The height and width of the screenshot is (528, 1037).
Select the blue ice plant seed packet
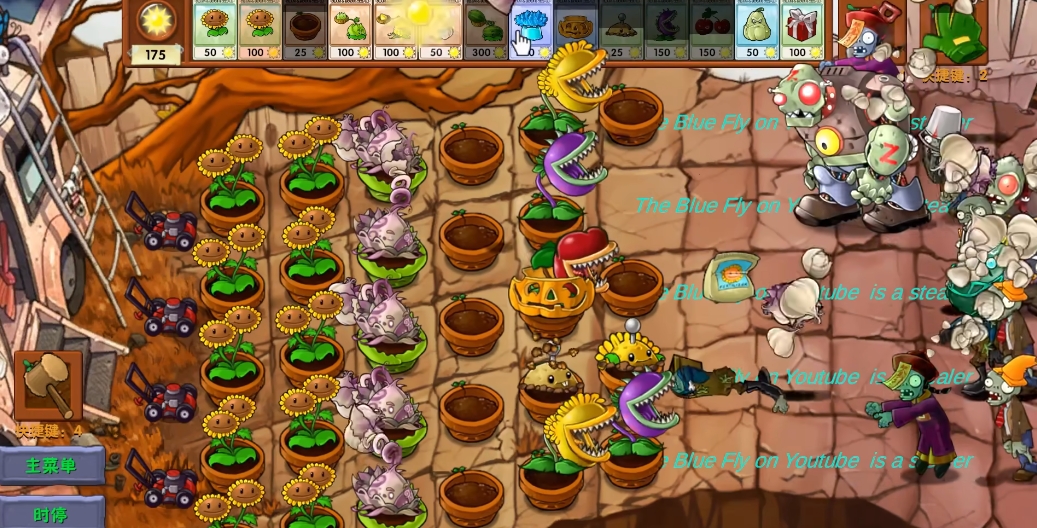[530, 30]
